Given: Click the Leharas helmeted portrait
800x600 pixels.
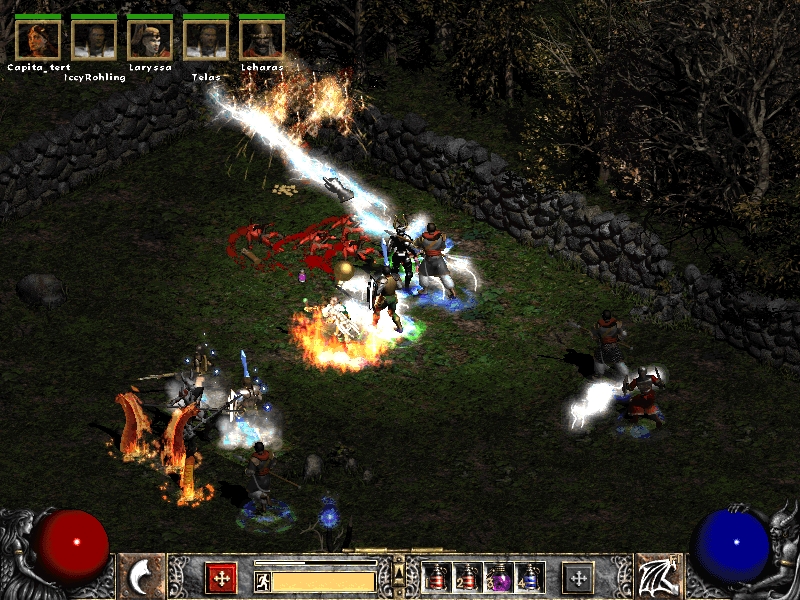Looking at the screenshot, I should (x=262, y=39).
